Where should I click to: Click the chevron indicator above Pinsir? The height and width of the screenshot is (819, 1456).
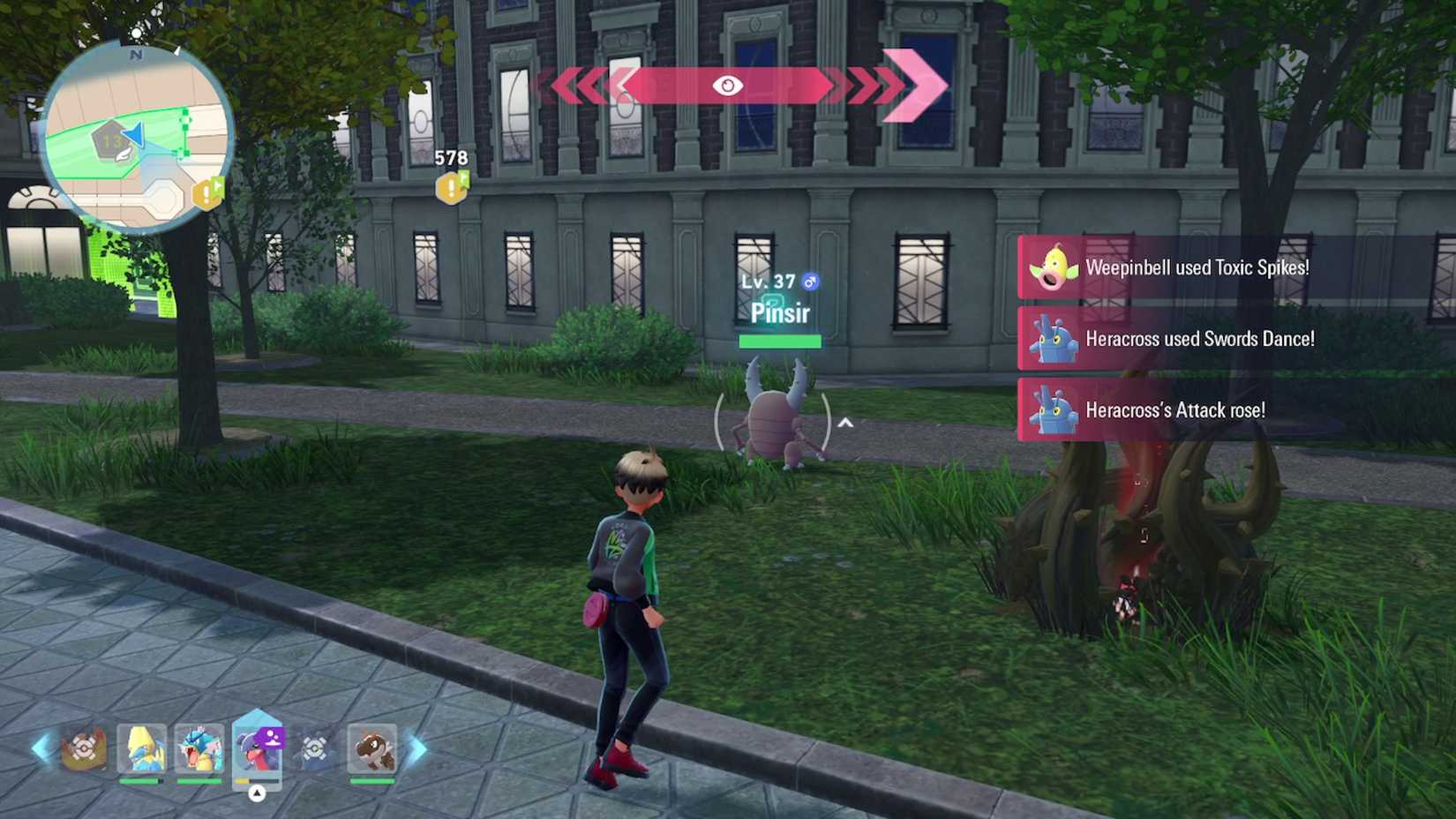(x=845, y=423)
